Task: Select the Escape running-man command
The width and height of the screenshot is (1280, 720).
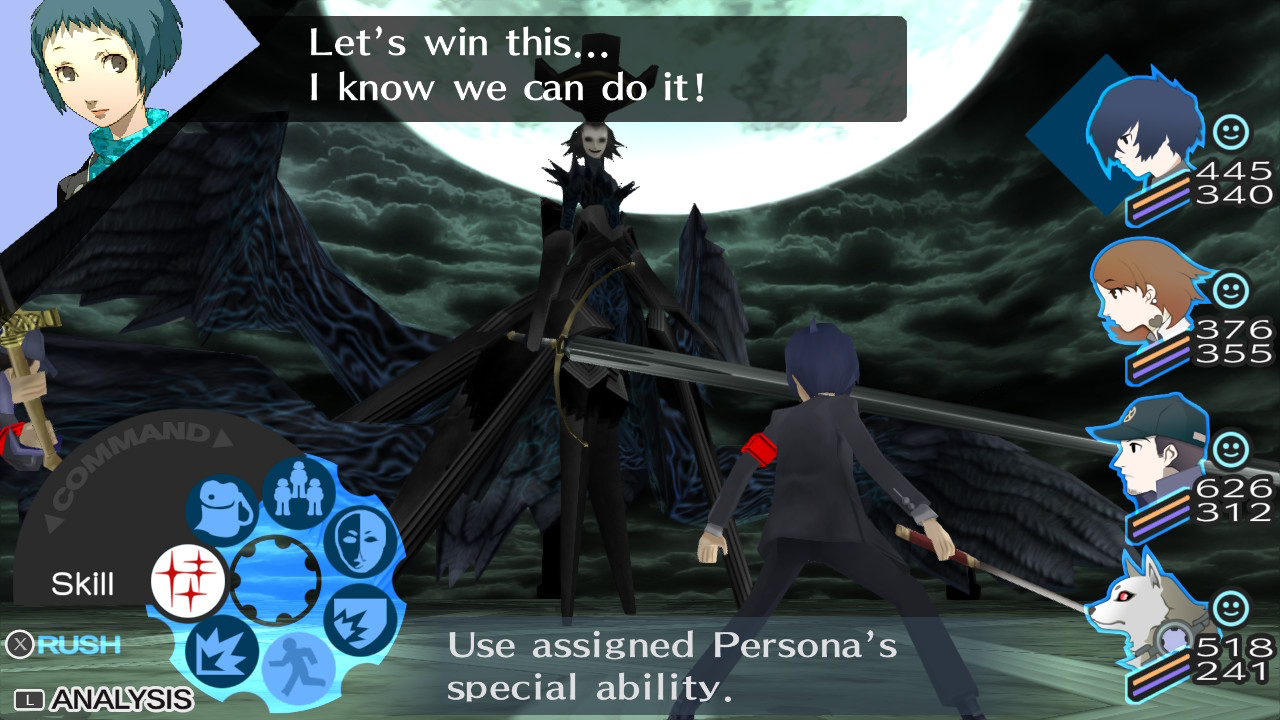Action: pyautogui.click(x=298, y=666)
